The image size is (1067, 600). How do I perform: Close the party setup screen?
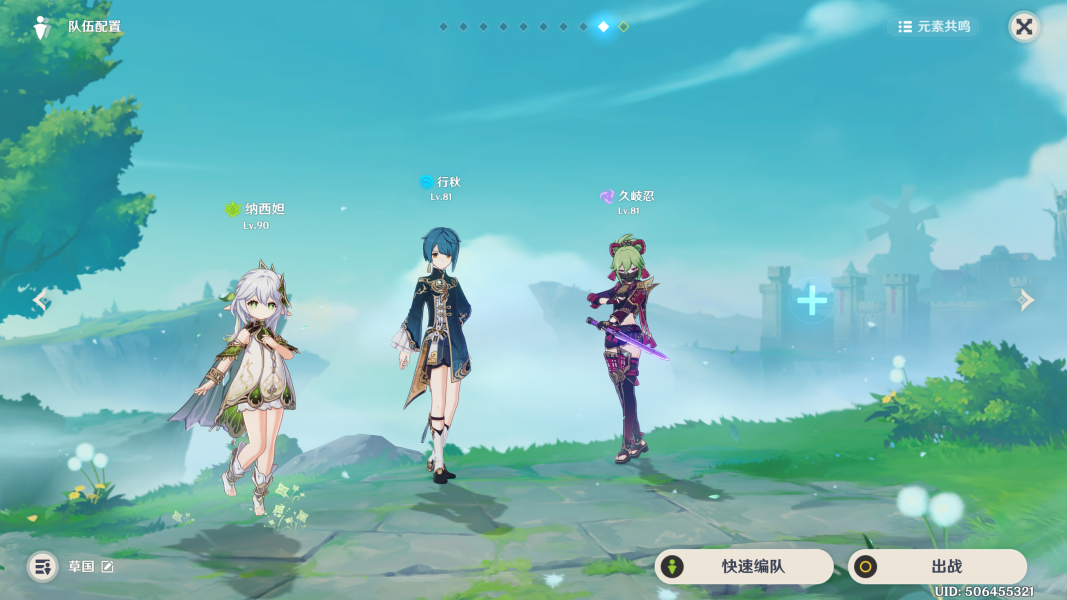[x=1024, y=27]
